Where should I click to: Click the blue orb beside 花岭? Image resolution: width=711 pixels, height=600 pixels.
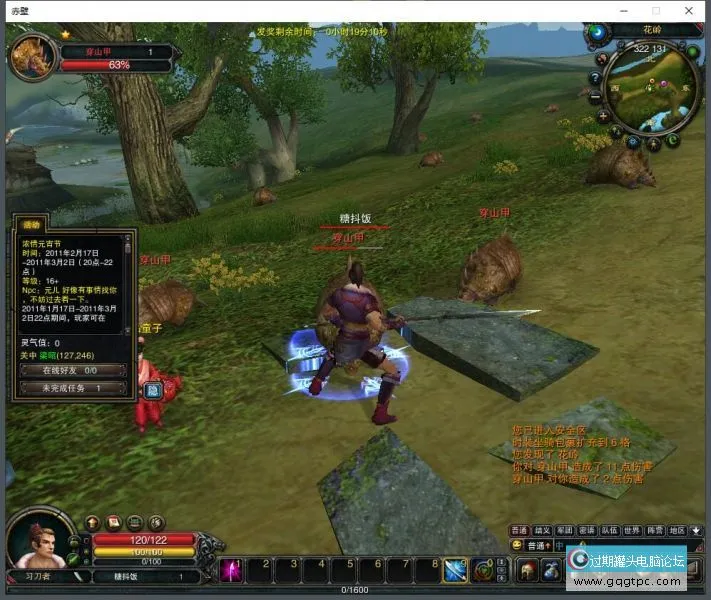coord(598,32)
